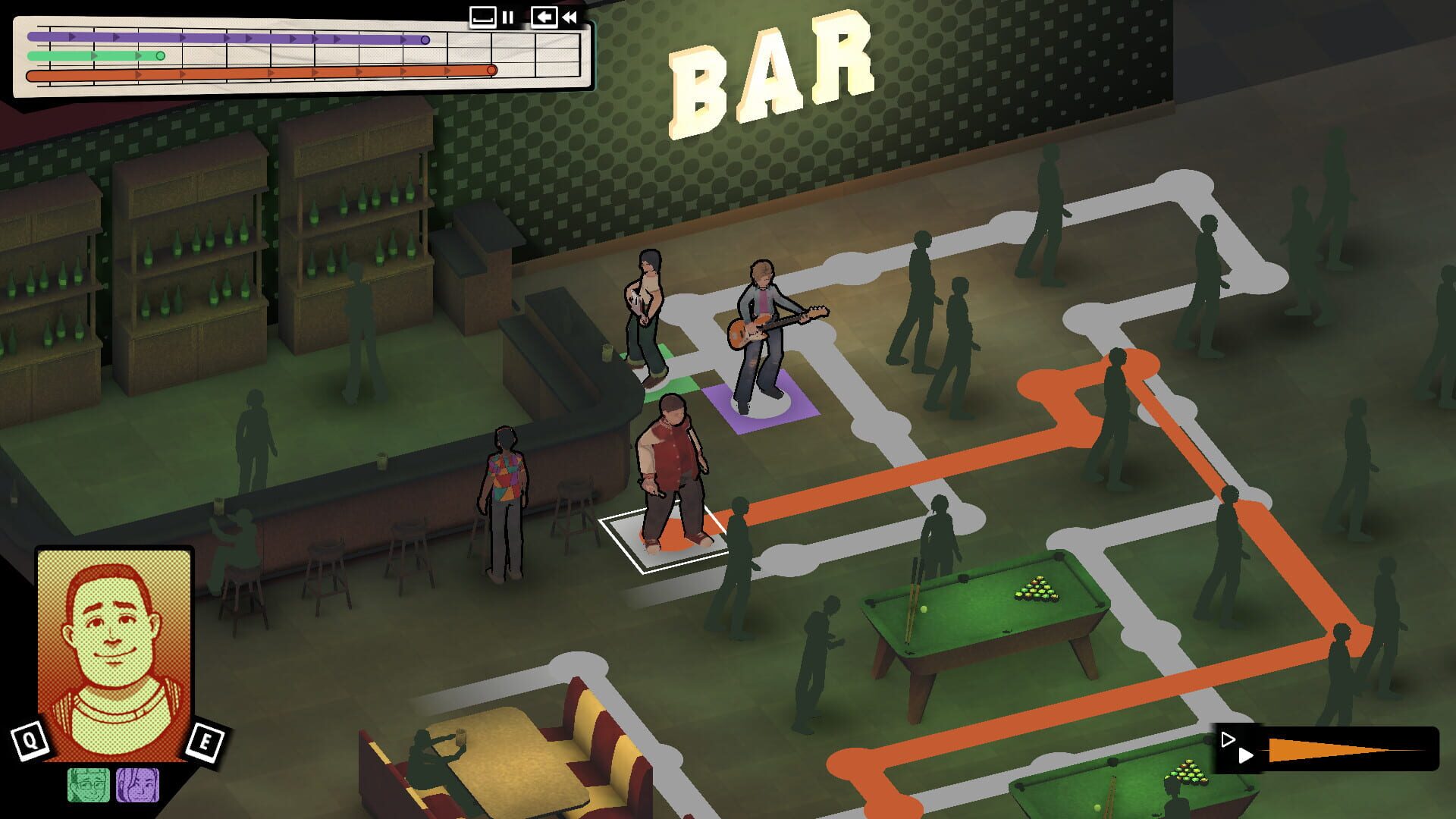Click the back arrow undo icon near the top
1456x819 pixels.
(544, 17)
